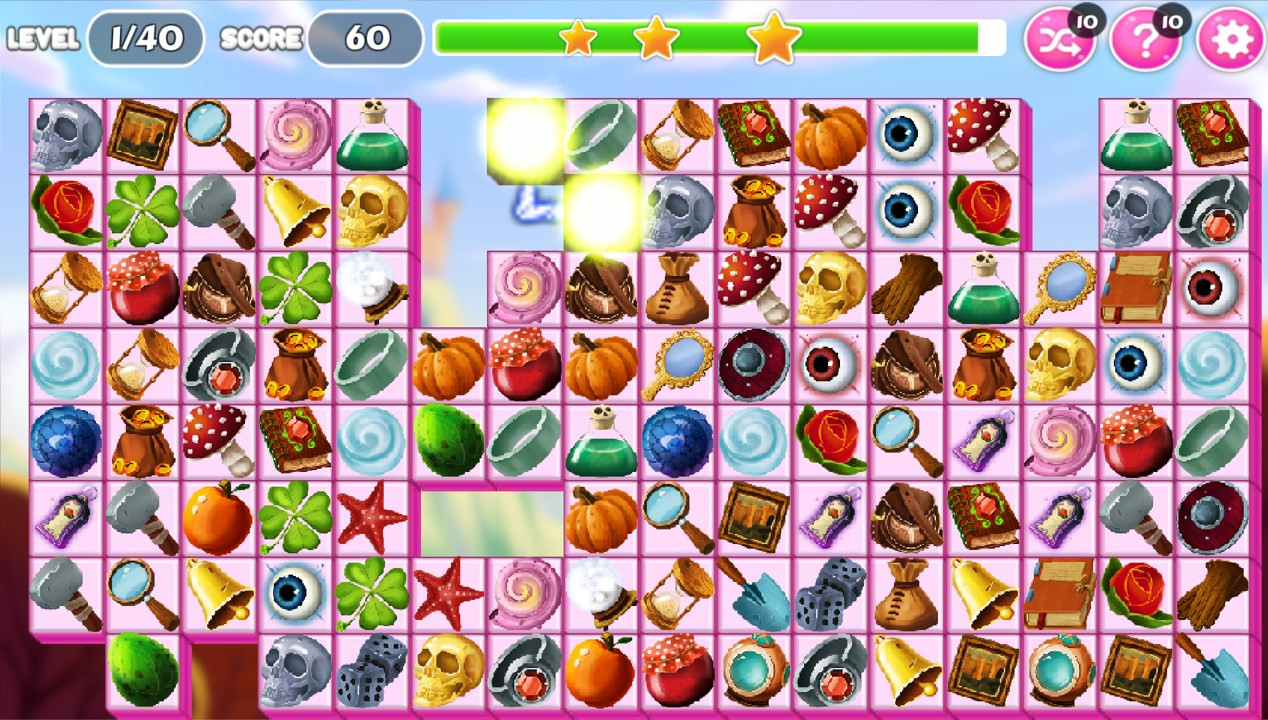The height and width of the screenshot is (720, 1268).
Task: Select the orange between the hammer and clover
Action: (218, 519)
